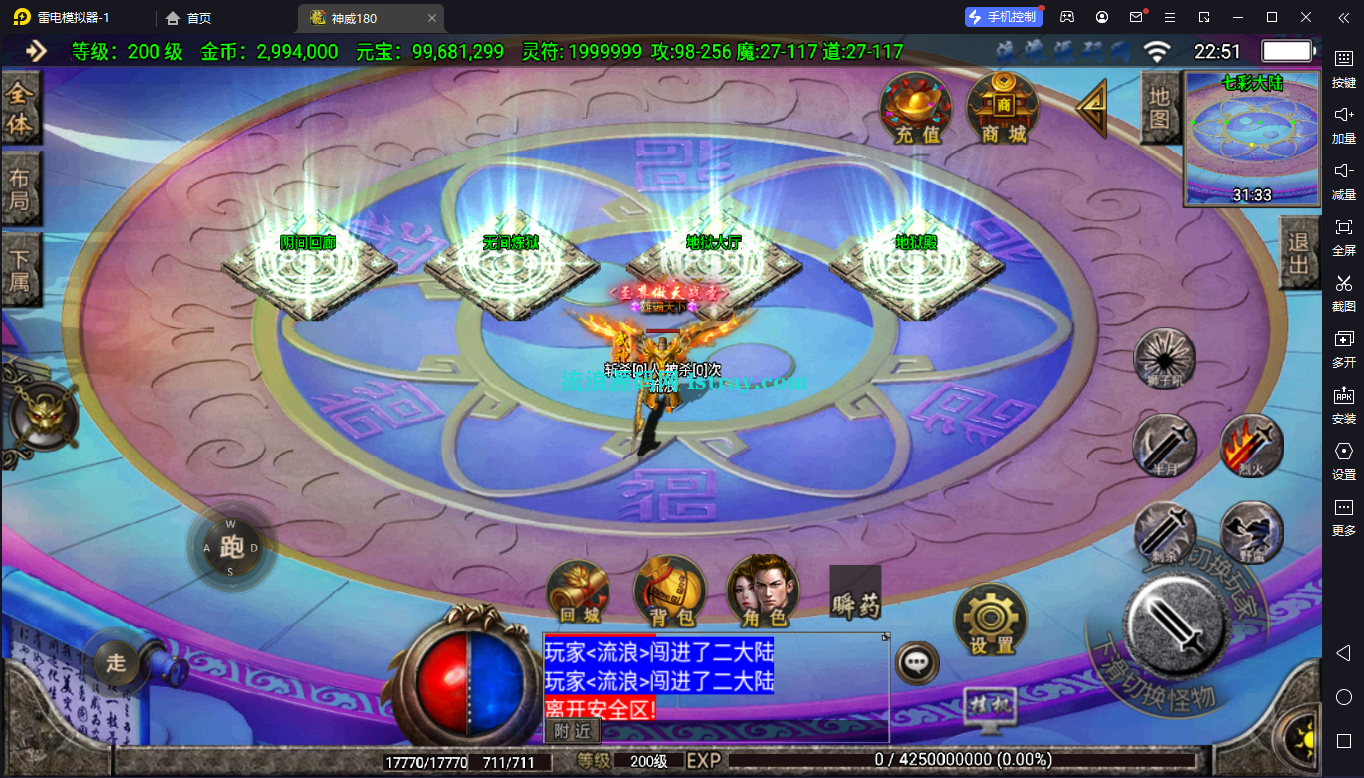Open the 商城 store
Screen dimensions: 1364x778
tap(1003, 109)
